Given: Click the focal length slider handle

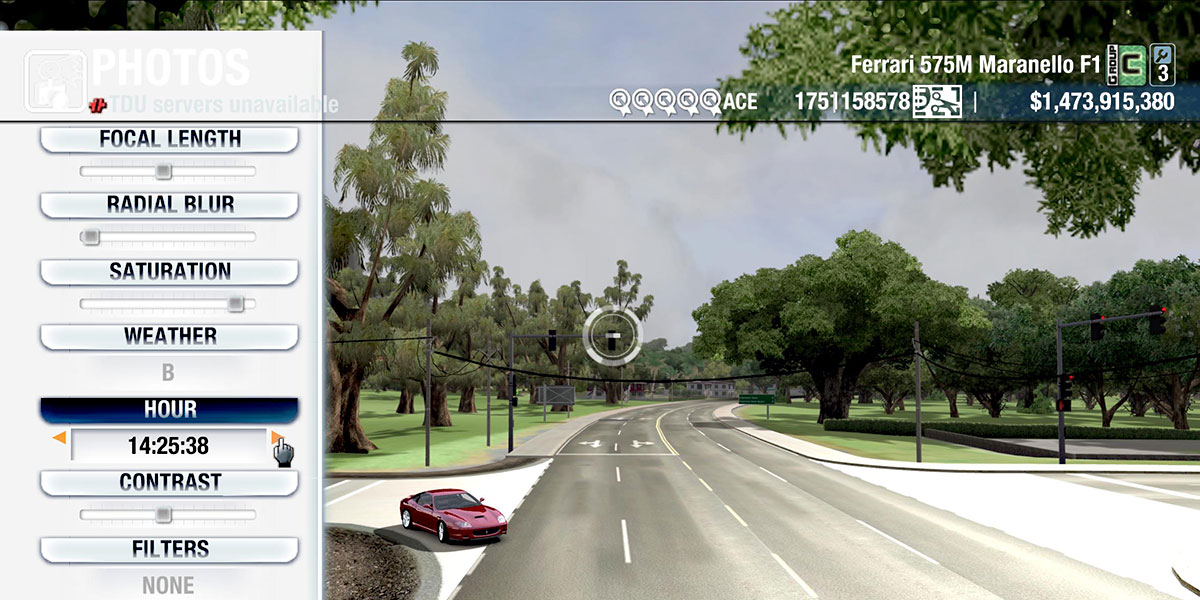Looking at the screenshot, I should 163,171.
